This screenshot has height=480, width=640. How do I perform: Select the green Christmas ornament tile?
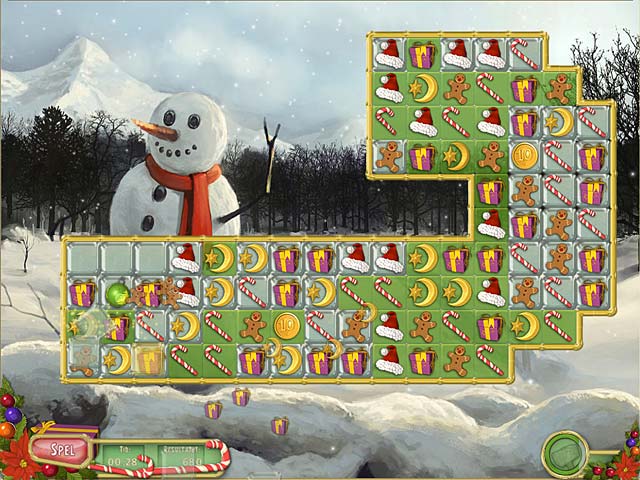pos(118,293)
